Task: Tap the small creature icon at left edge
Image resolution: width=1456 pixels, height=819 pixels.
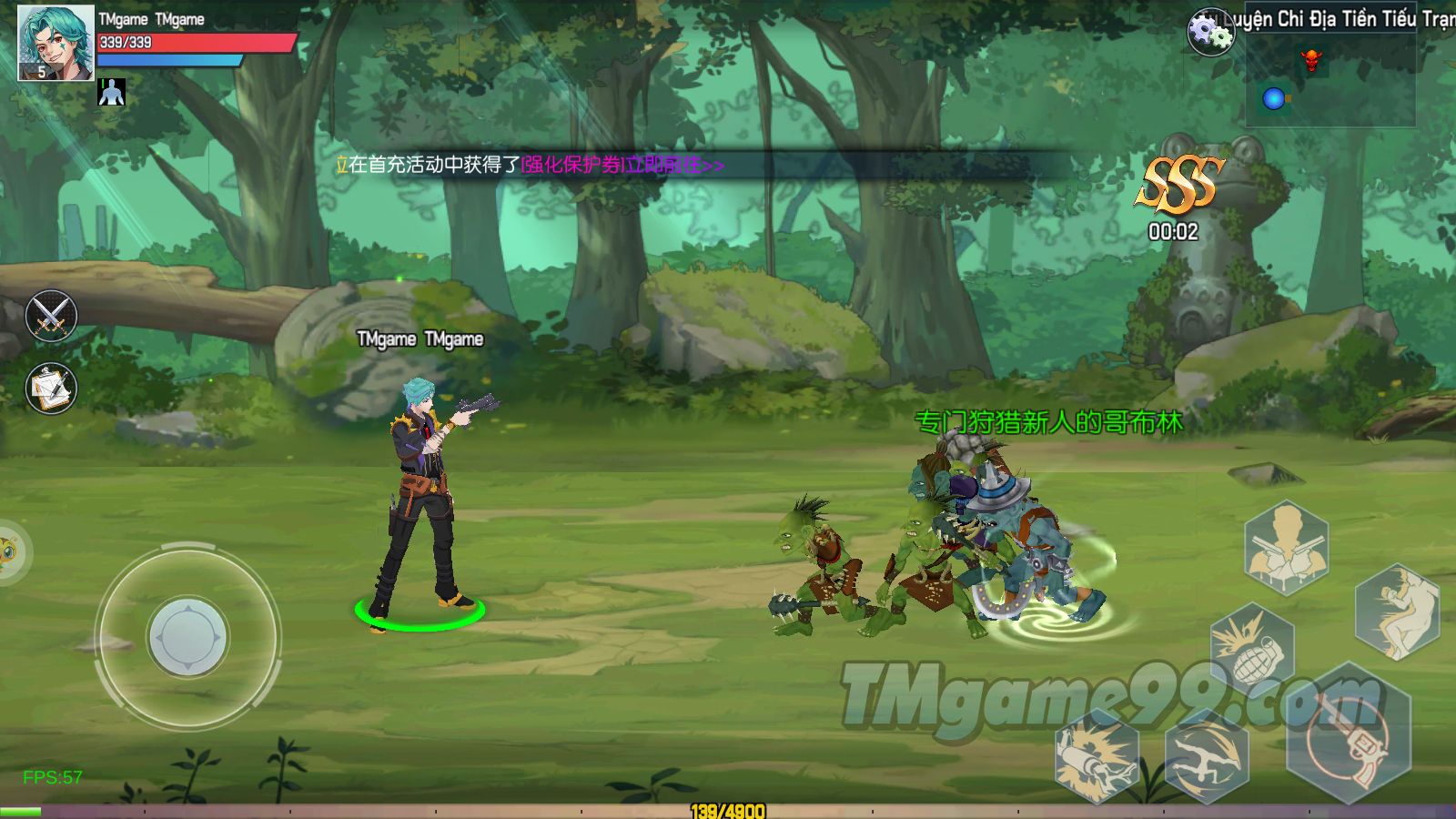Action: [x=11, y=551]
